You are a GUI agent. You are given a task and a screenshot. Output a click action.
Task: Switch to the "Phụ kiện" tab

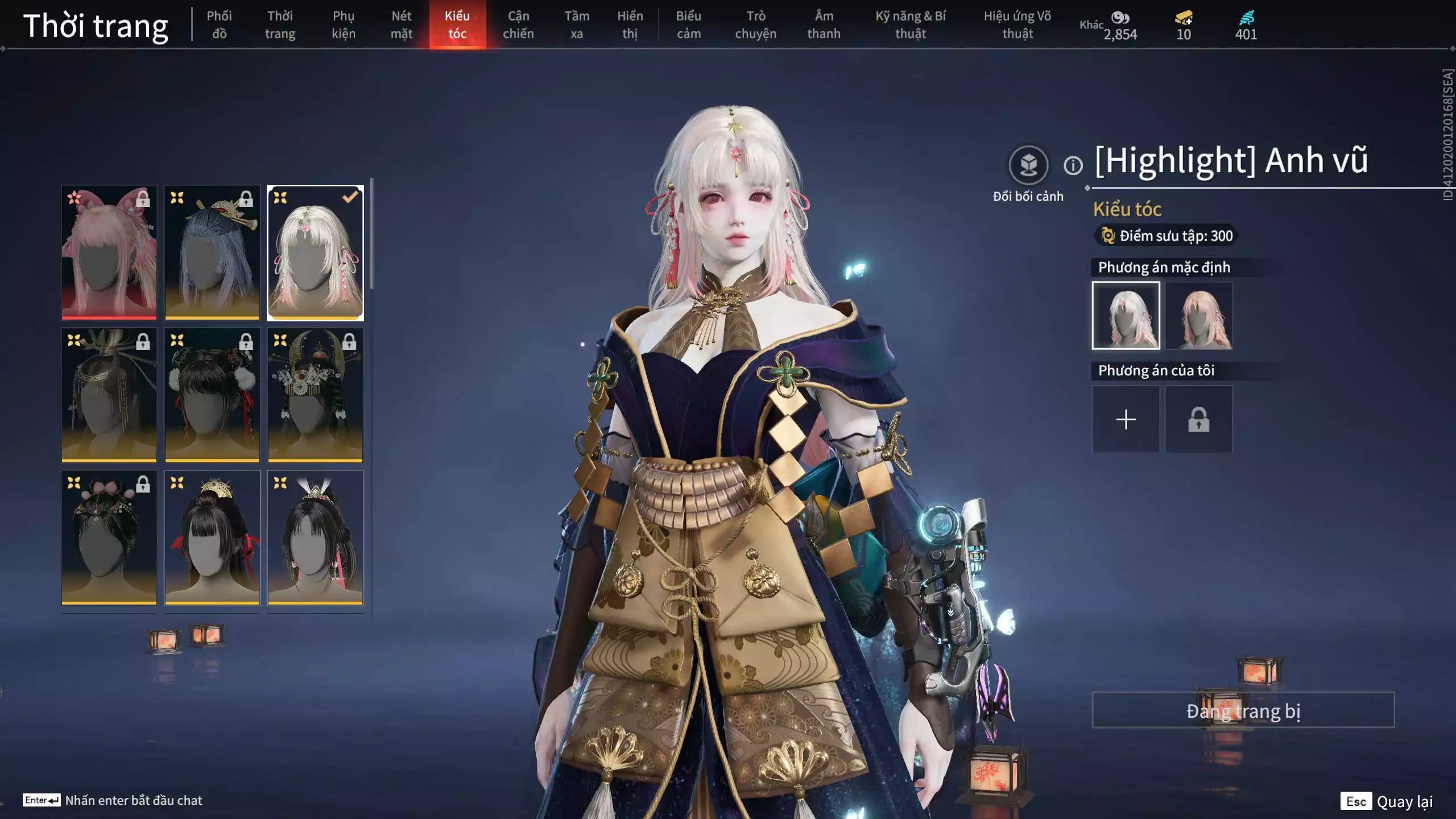click(344, 25)
